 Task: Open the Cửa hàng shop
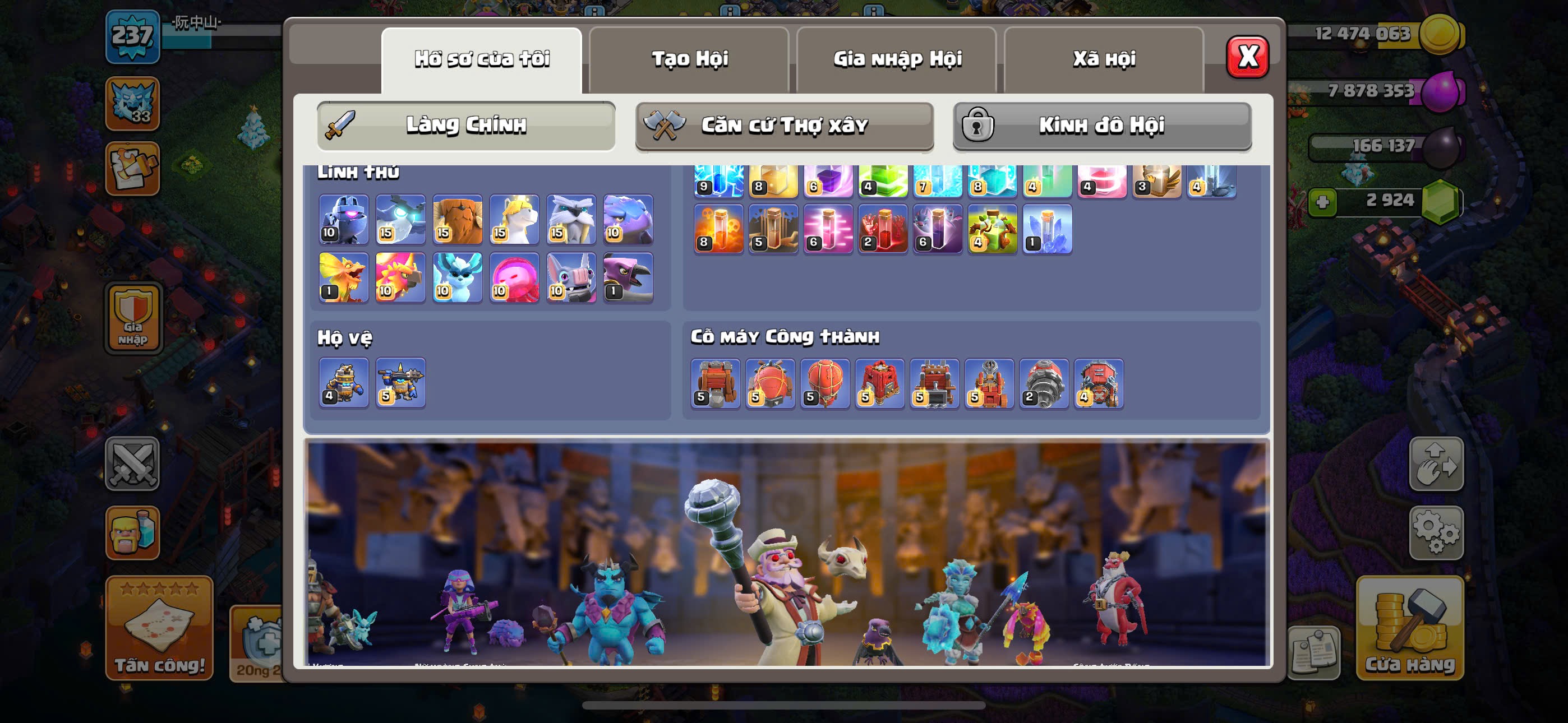click(1409, 628)
